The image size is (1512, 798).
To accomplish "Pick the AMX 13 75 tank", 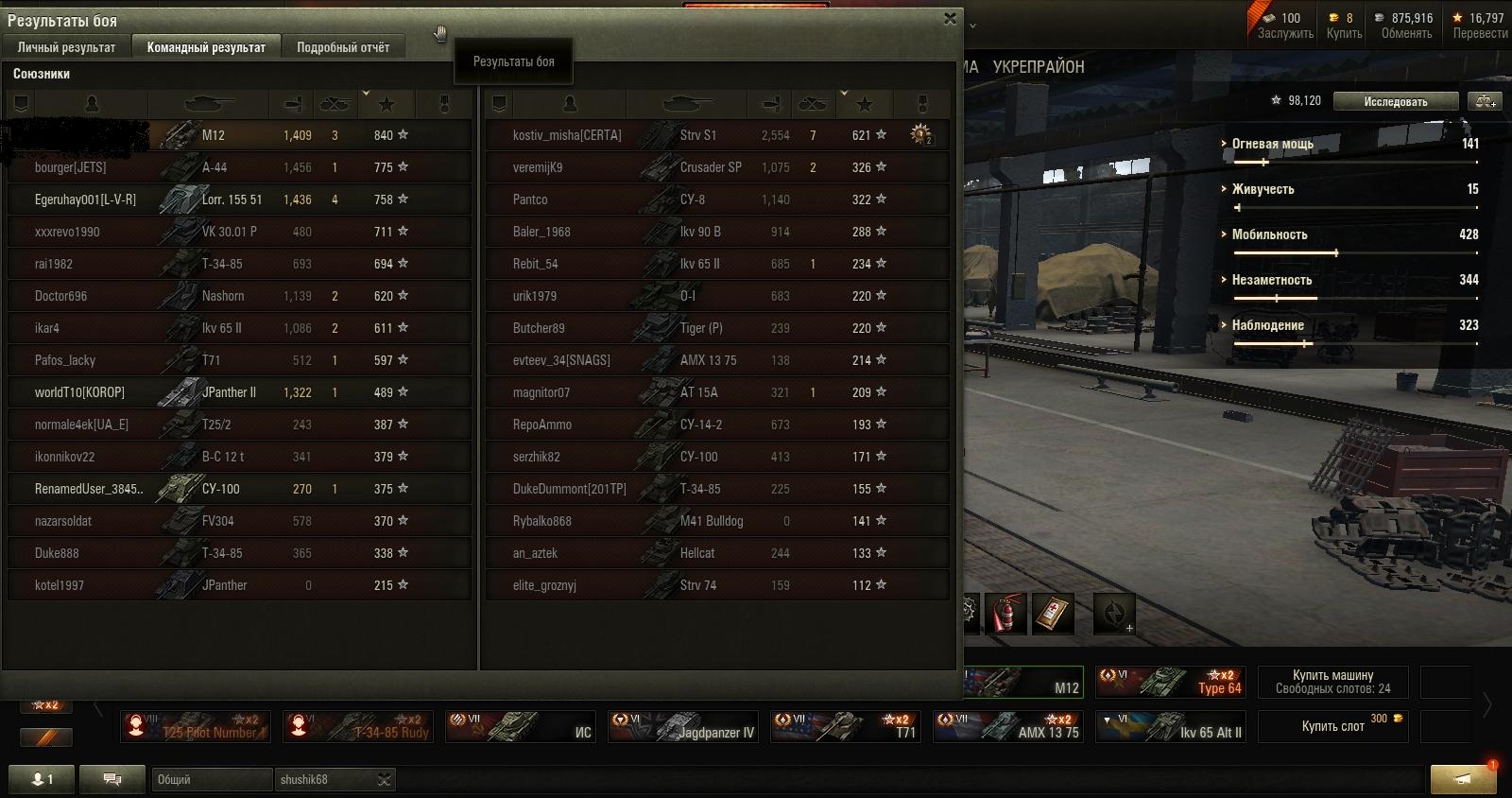I will click(1007, 726).
